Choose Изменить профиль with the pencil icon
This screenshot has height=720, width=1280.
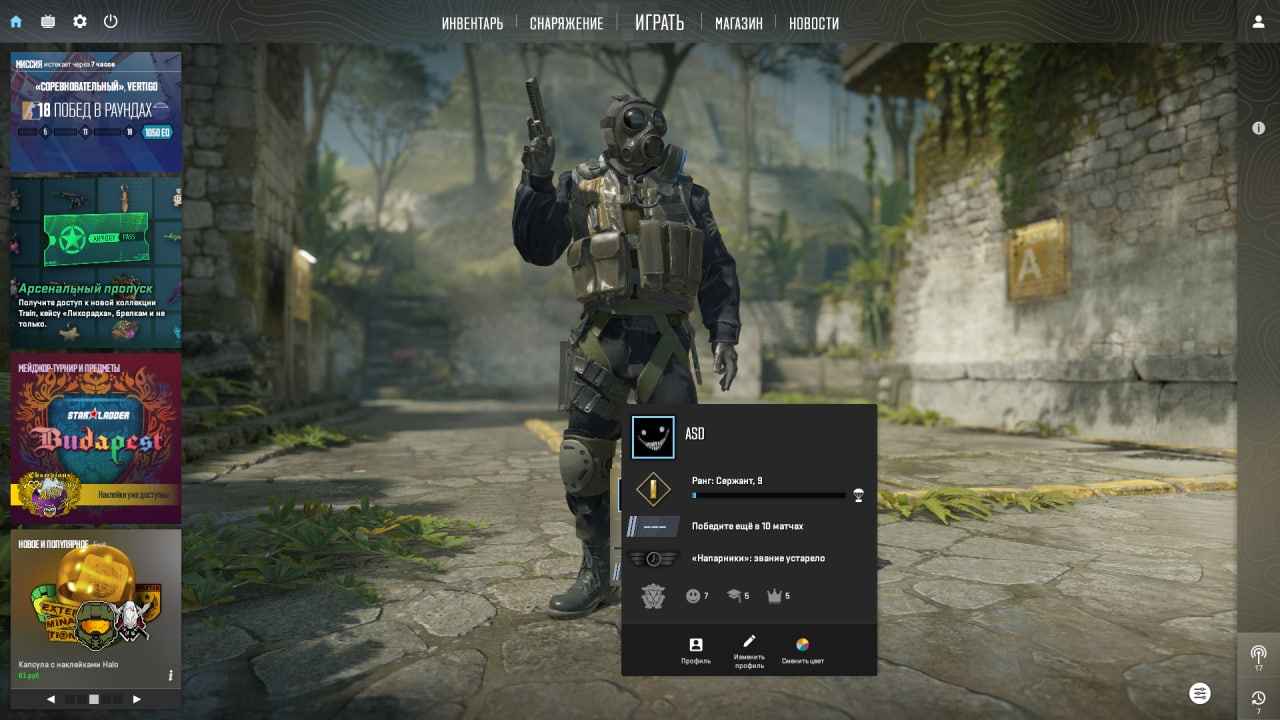749,650
